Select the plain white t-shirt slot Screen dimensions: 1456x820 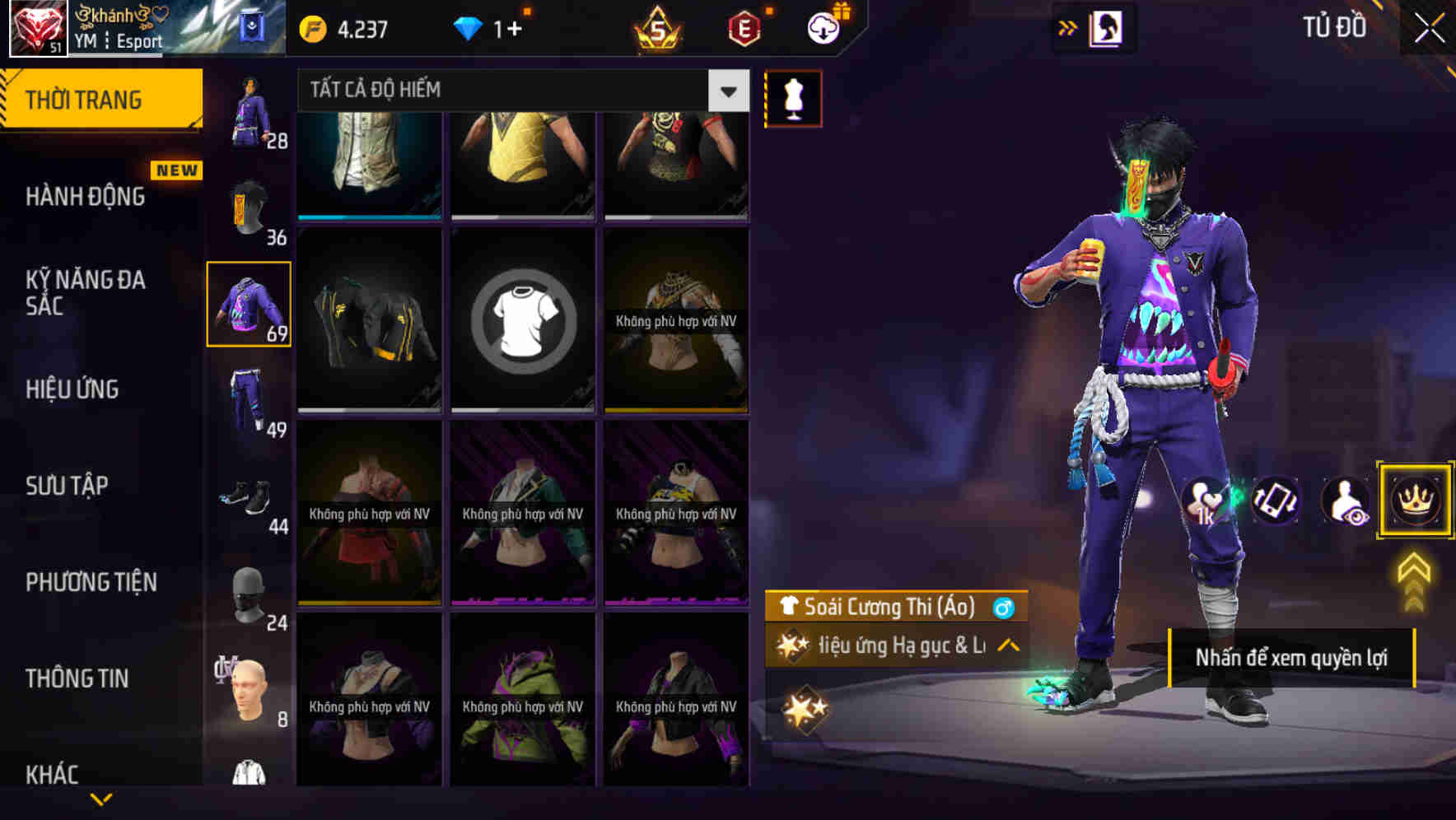click(522, 319)
